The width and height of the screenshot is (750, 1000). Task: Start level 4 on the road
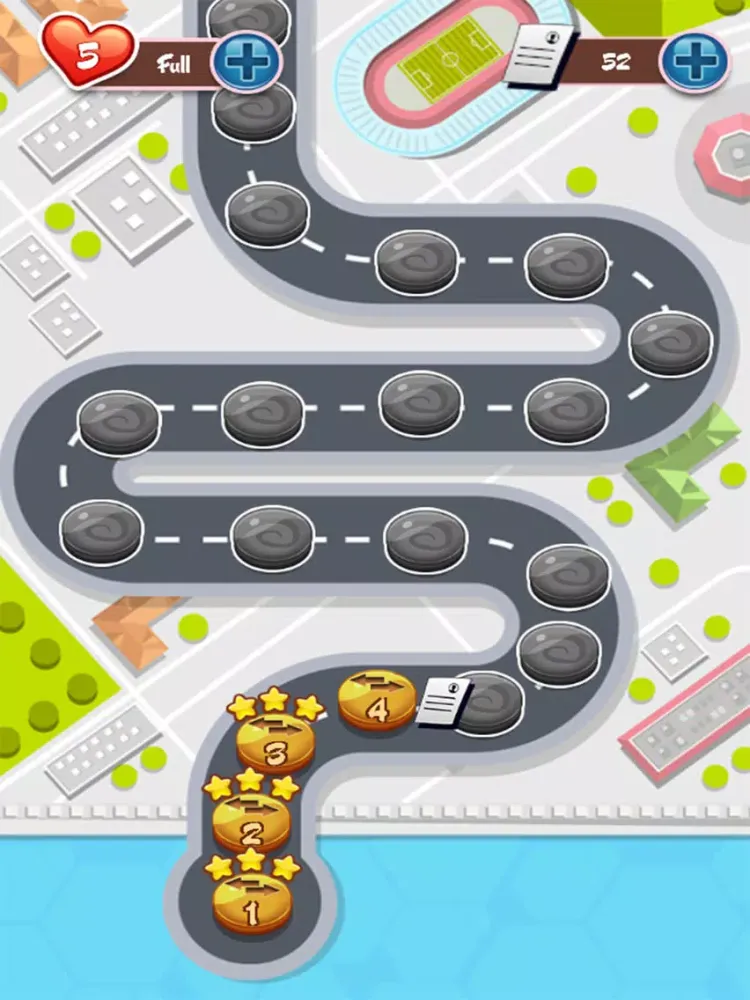point(377,701)
